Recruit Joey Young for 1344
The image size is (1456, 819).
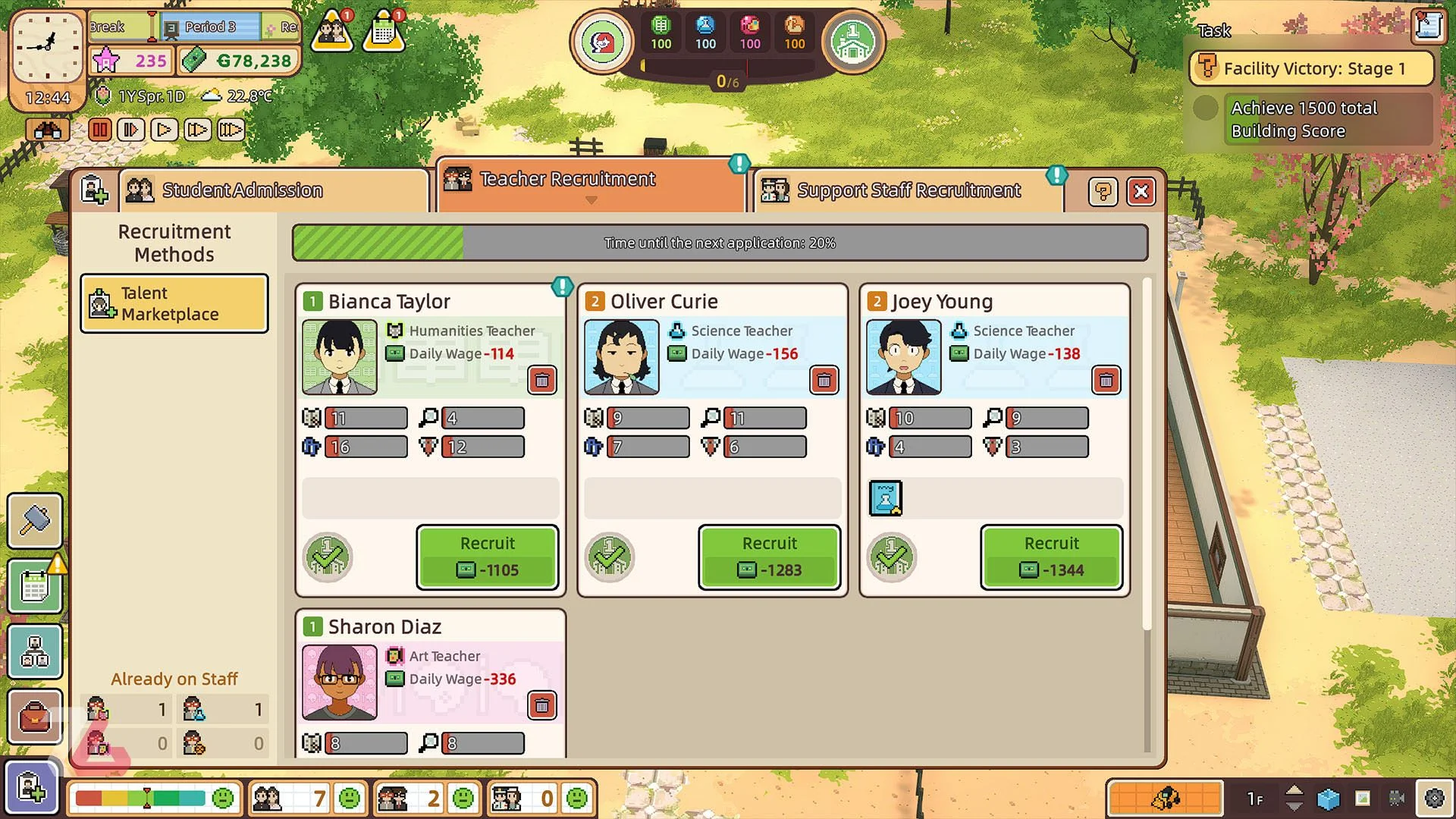[1051, 557]
